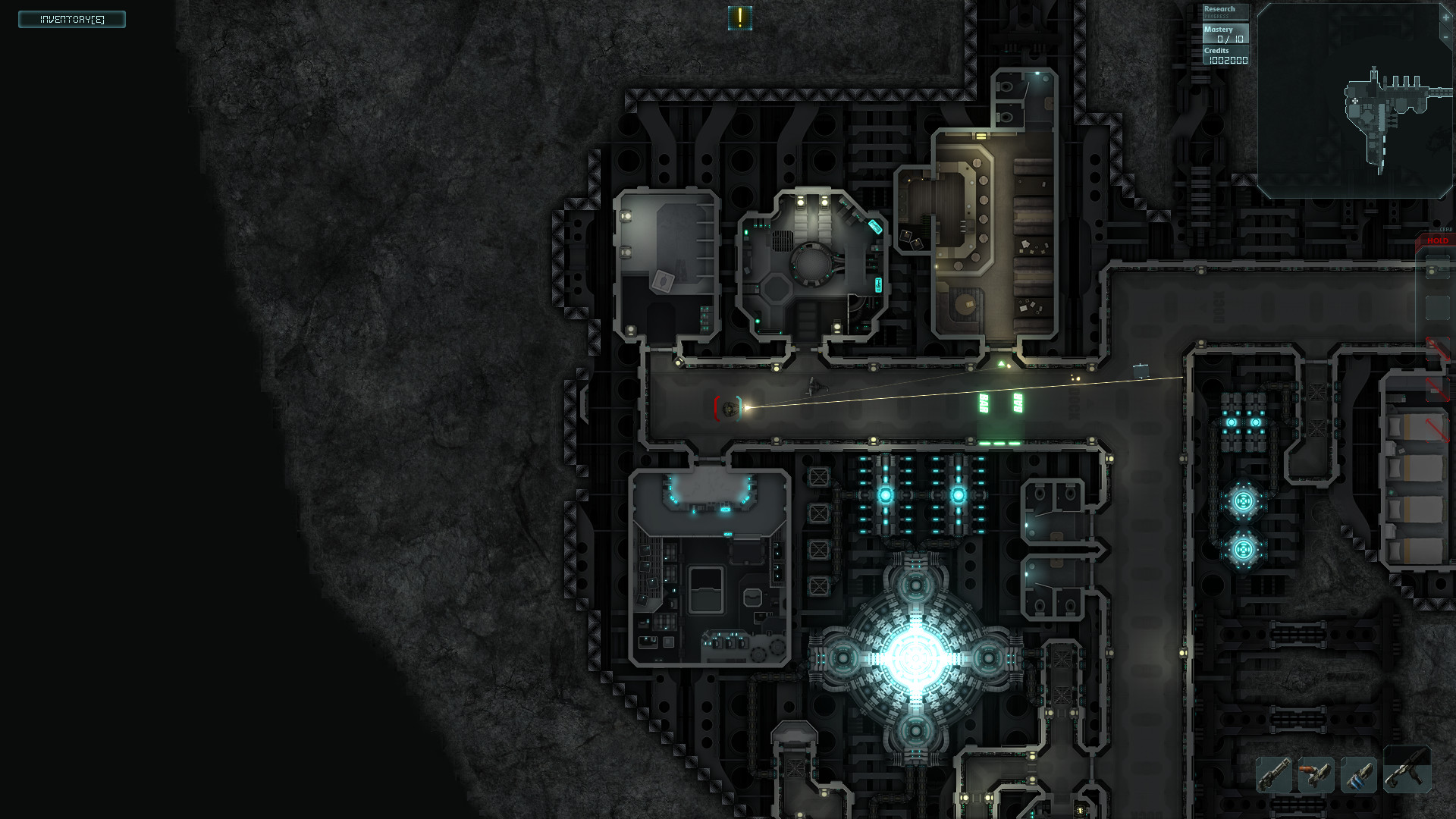
Task: View the Credits panel showing 1002000
Action: [x=1225, y=55]
